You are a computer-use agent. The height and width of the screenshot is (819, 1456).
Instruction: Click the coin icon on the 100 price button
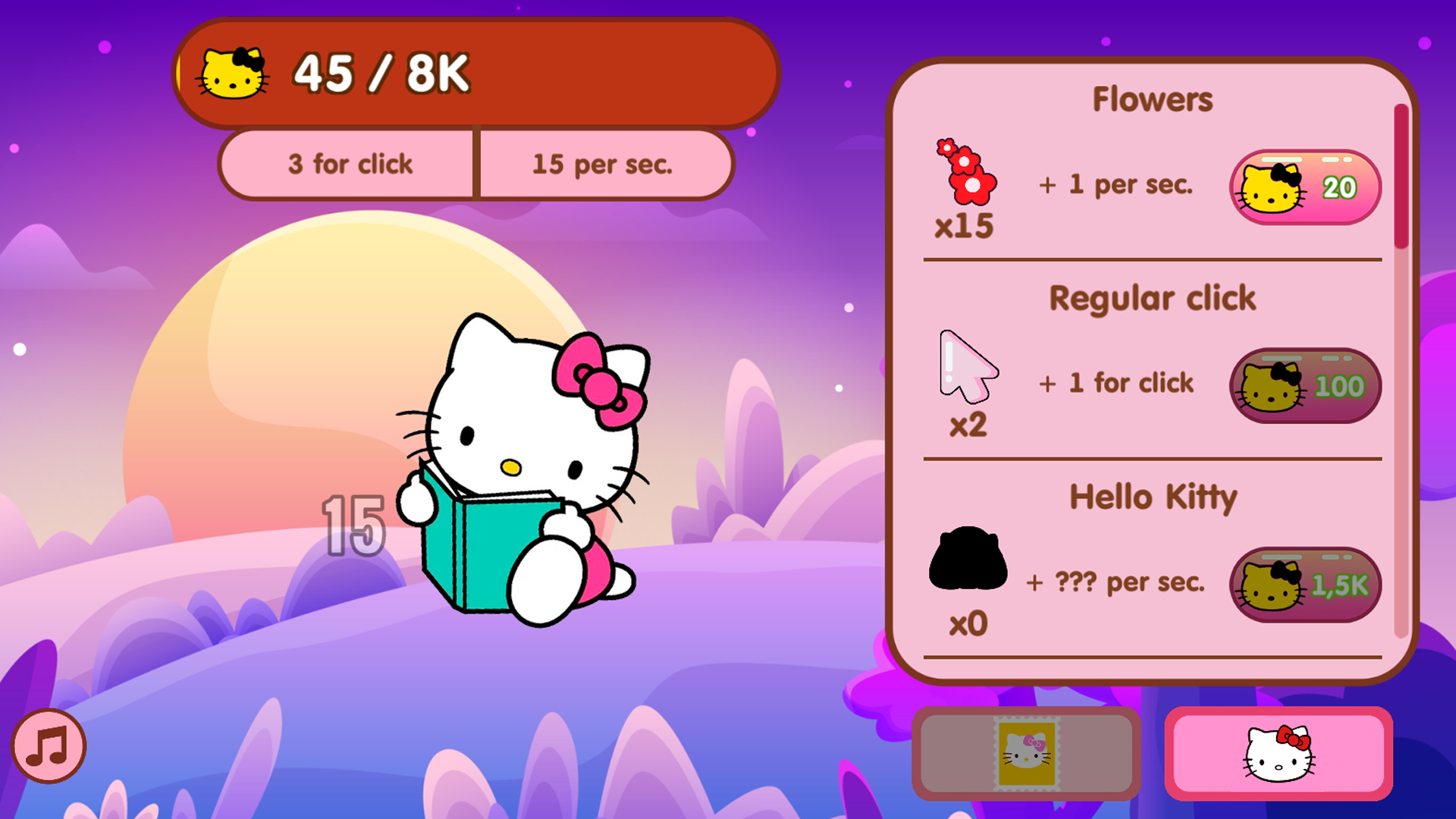[1269, 385]
